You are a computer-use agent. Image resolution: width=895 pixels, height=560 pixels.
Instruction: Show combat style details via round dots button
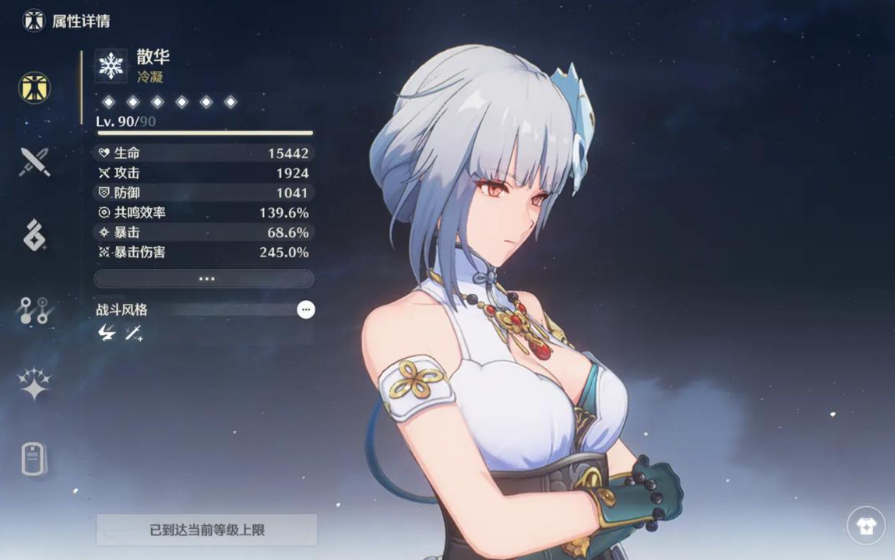pyautogui.click(x=306, y=310)
